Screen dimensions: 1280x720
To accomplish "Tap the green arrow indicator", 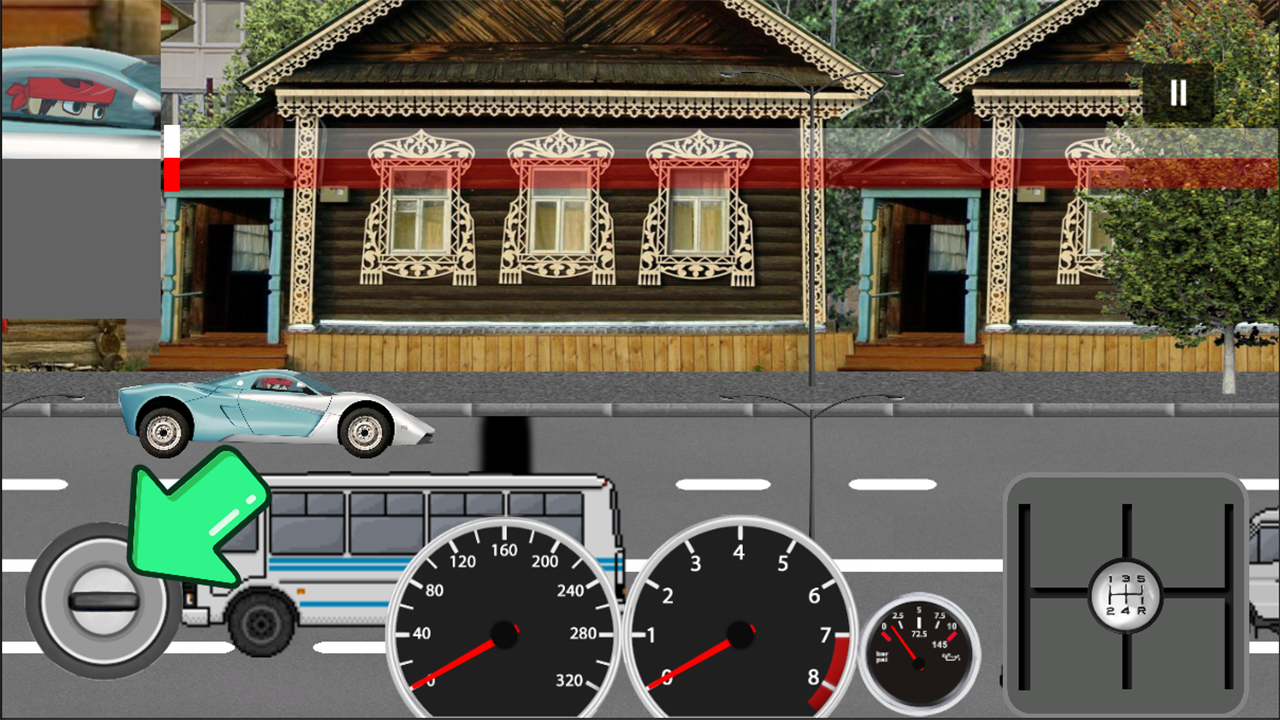I will tap(193, 523).
